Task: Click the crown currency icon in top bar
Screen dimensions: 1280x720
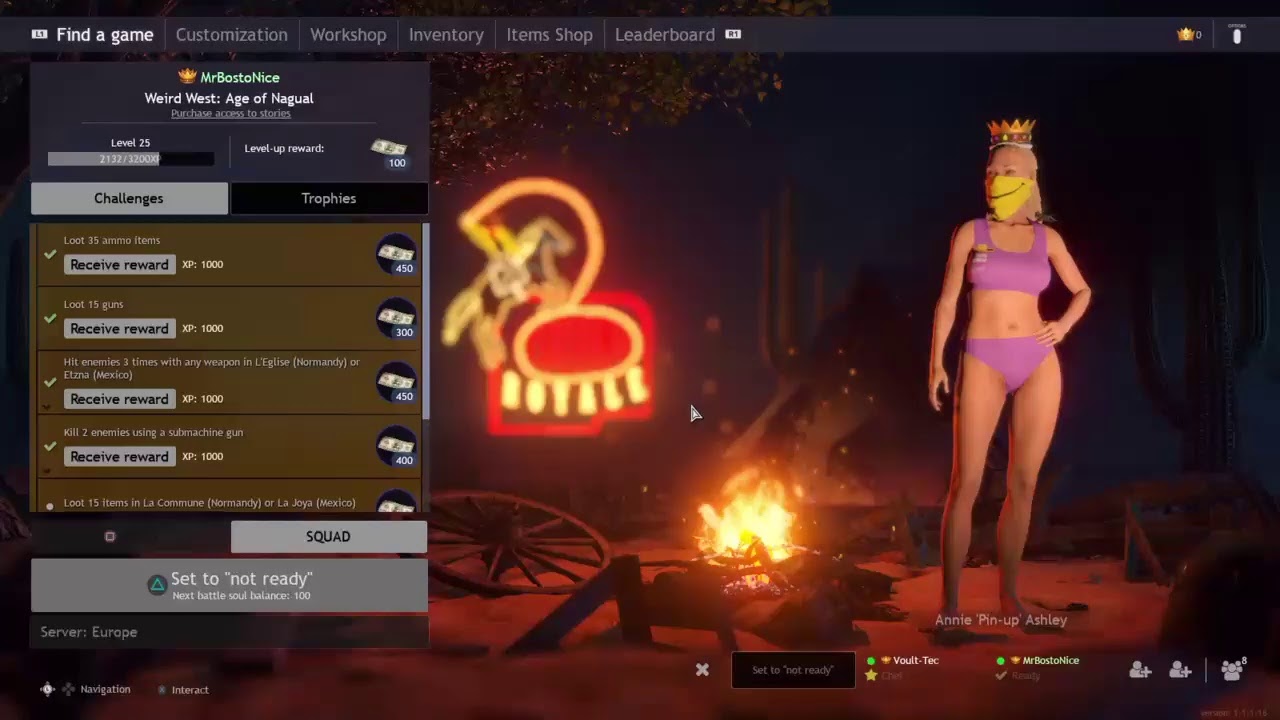Action: pos(1186,35)
